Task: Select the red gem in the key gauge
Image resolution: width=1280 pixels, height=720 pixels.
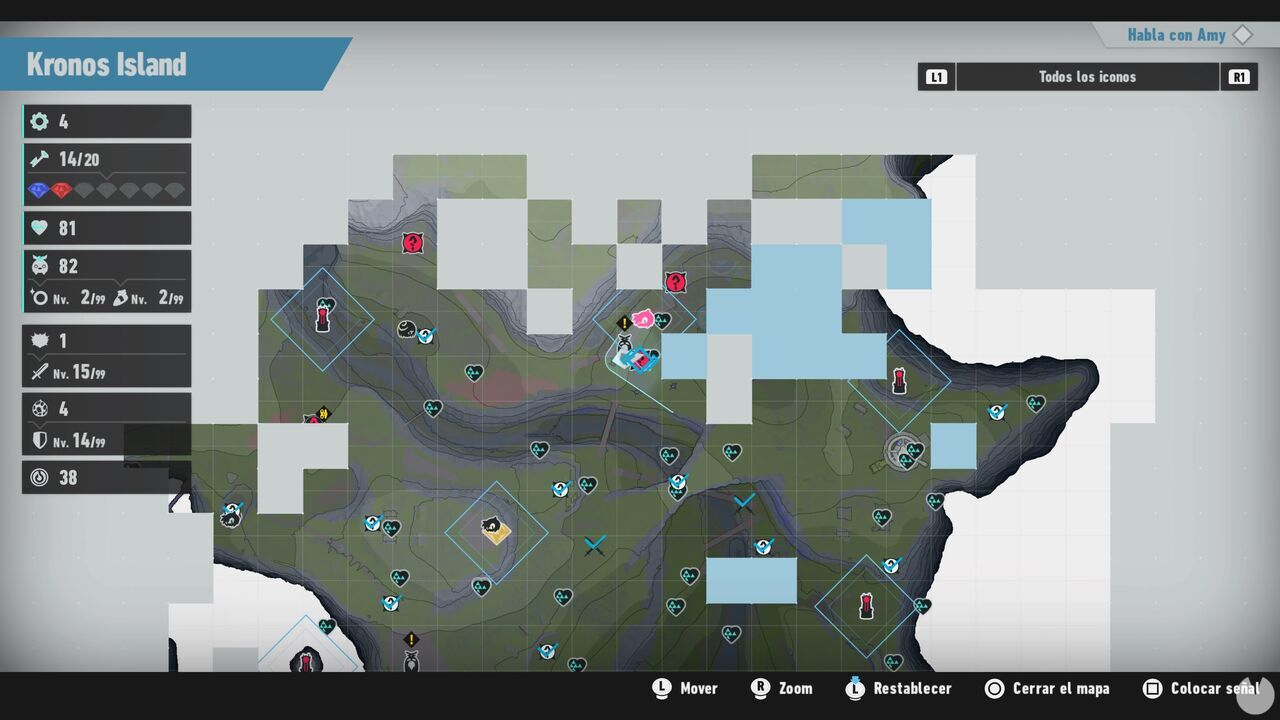Action: 62,189
